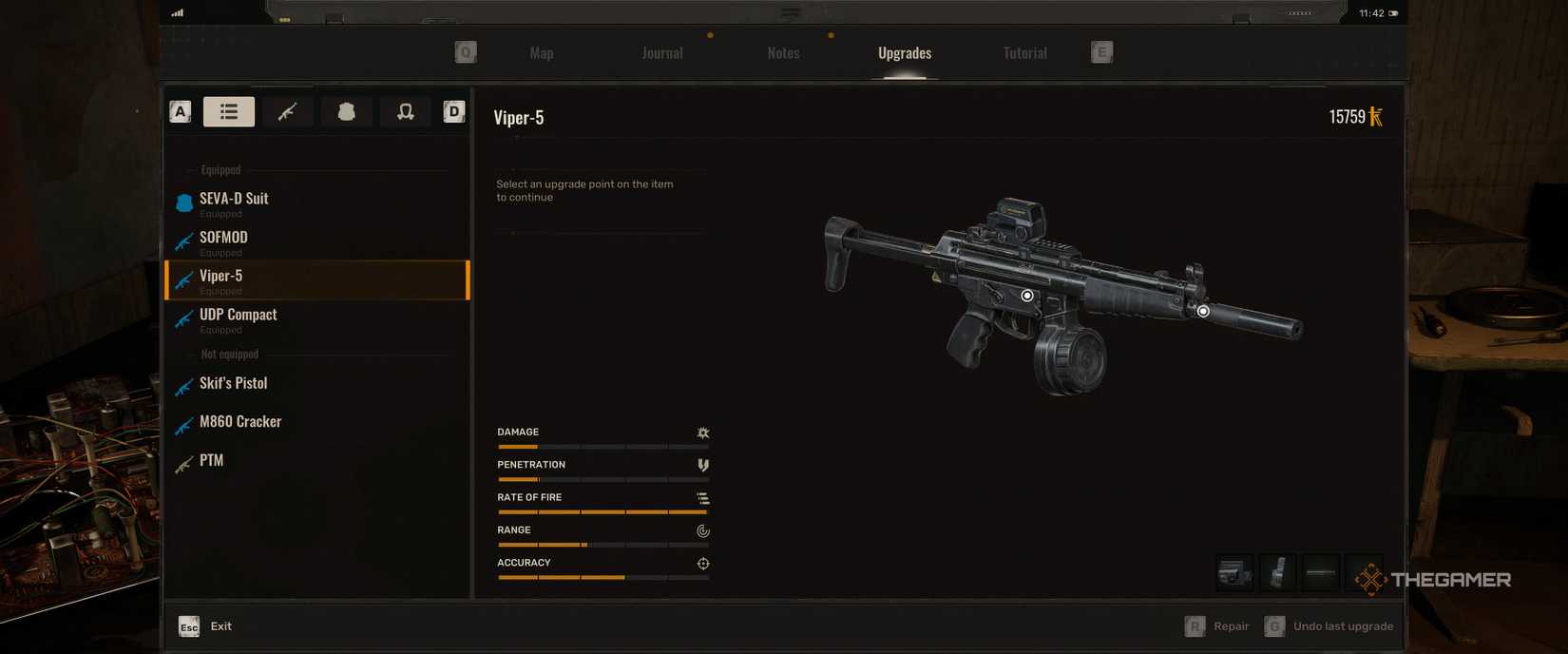Image resolution: width=1568 pixels, height=654 pixels.
Task: Click Undo last upgrade
Action: pyautogui.click(x=1329, y=626)
